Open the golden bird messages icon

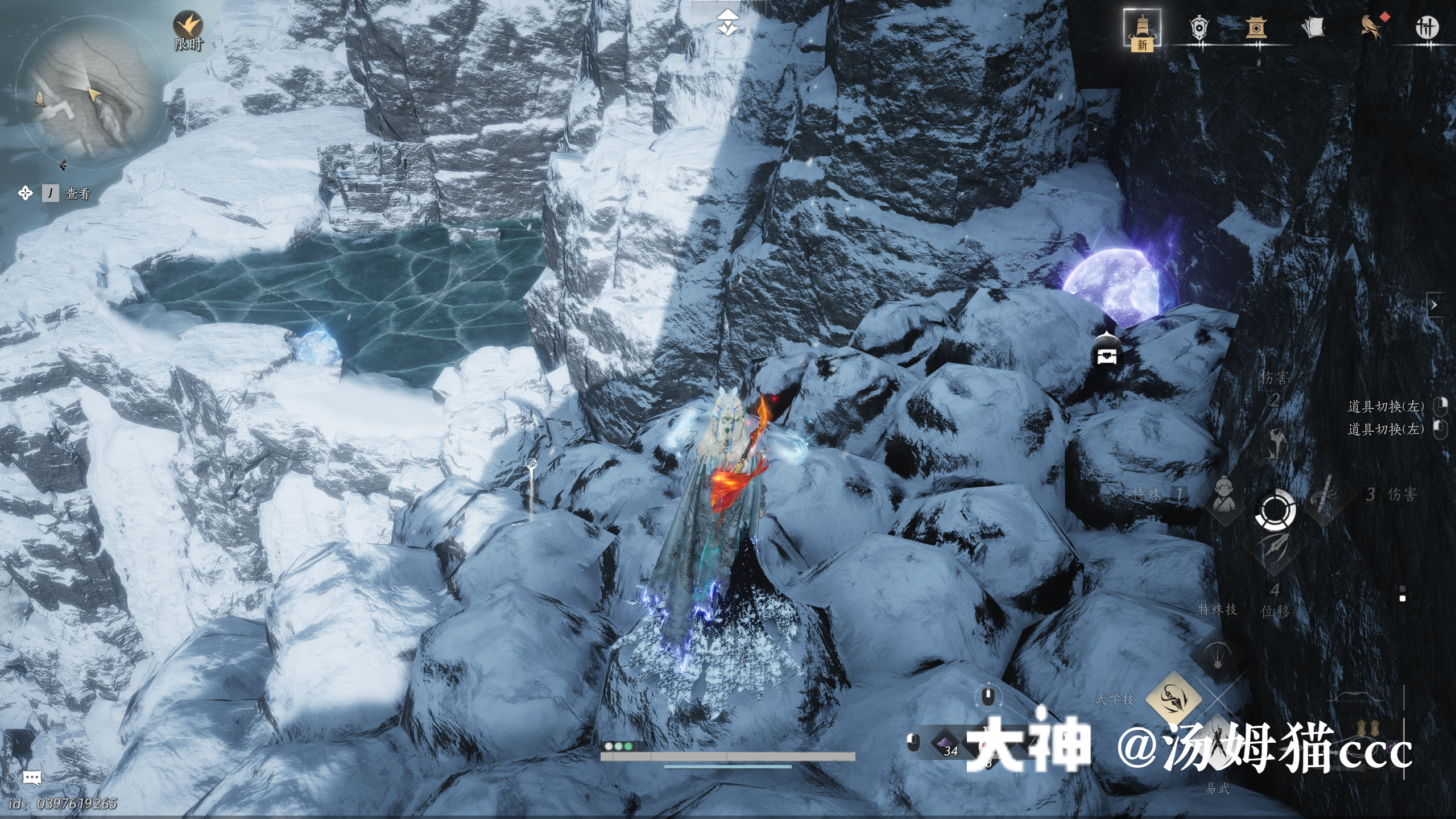tap(1371, 27)
